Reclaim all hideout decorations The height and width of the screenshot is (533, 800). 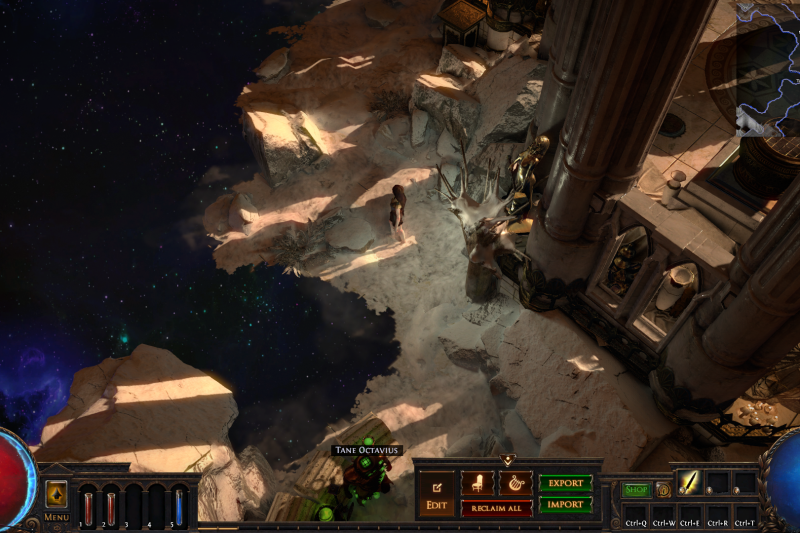click(496, 508)
